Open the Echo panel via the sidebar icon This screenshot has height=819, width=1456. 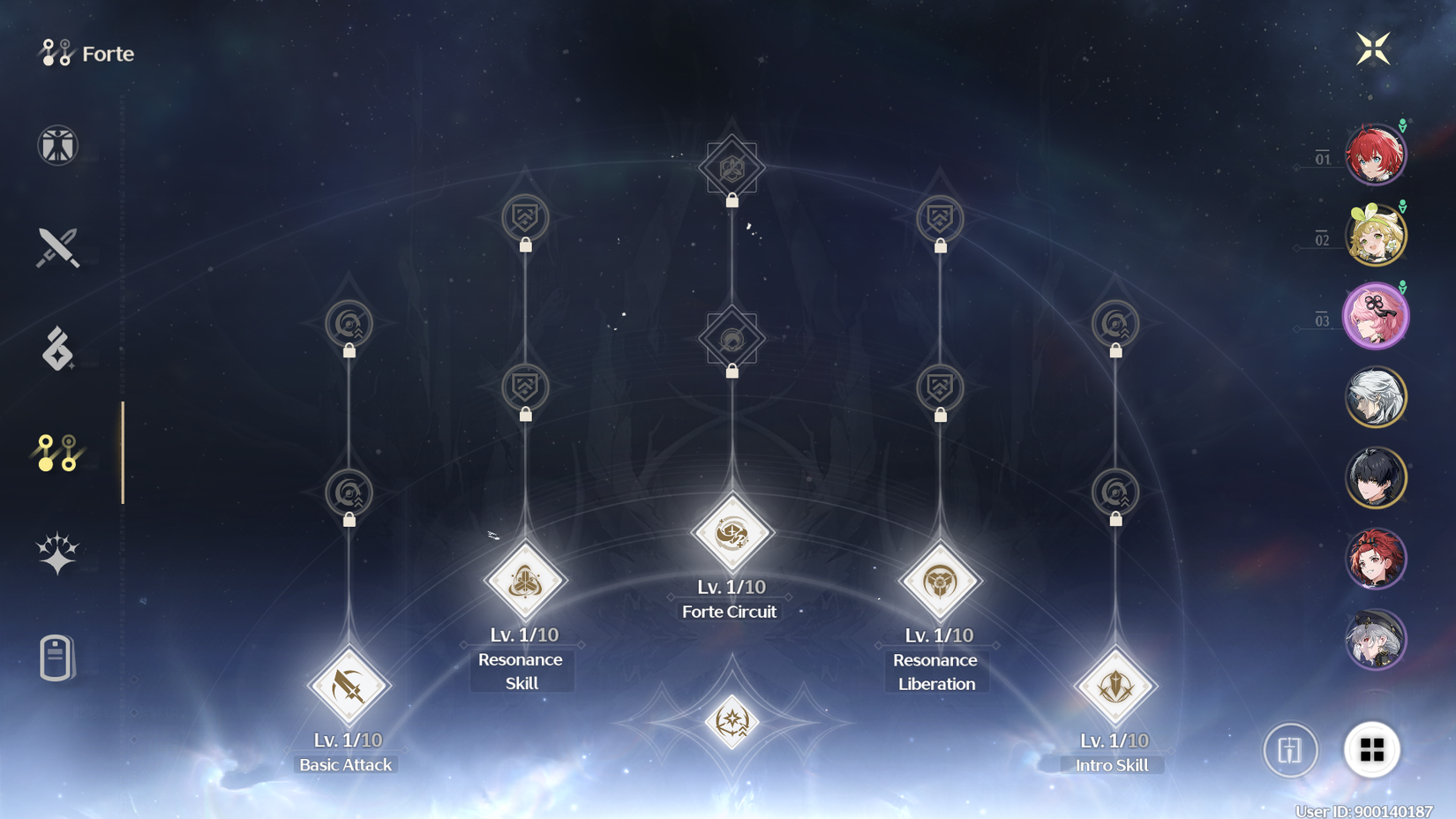coord(56,351)
